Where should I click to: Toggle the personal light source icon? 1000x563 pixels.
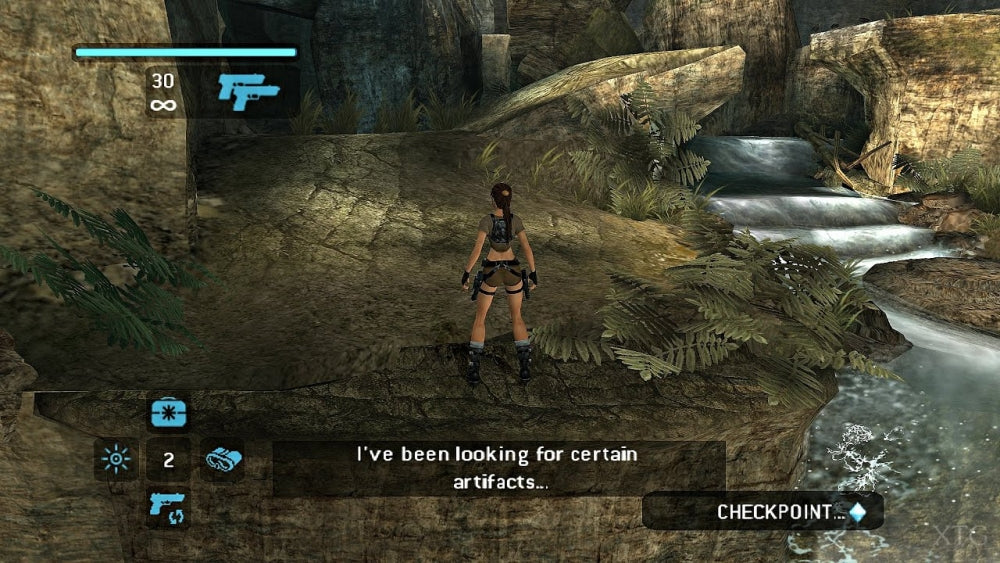116,460
